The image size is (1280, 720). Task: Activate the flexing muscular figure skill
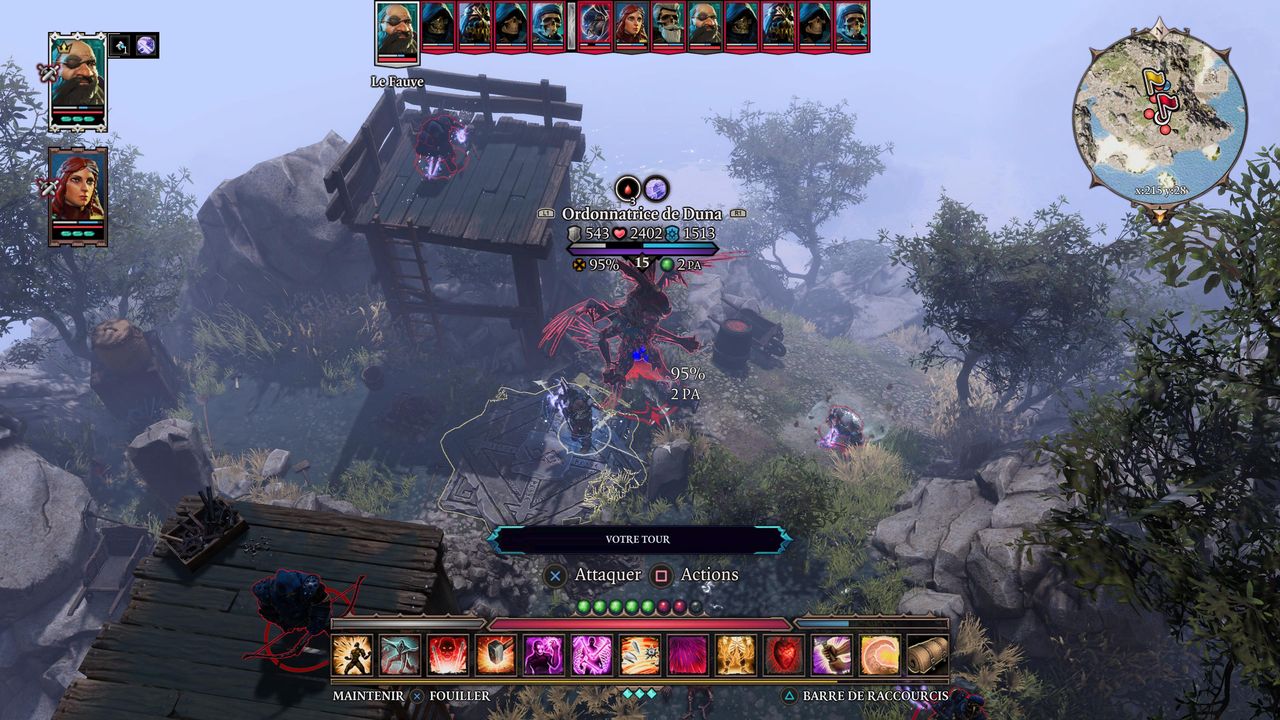point(352,654)
